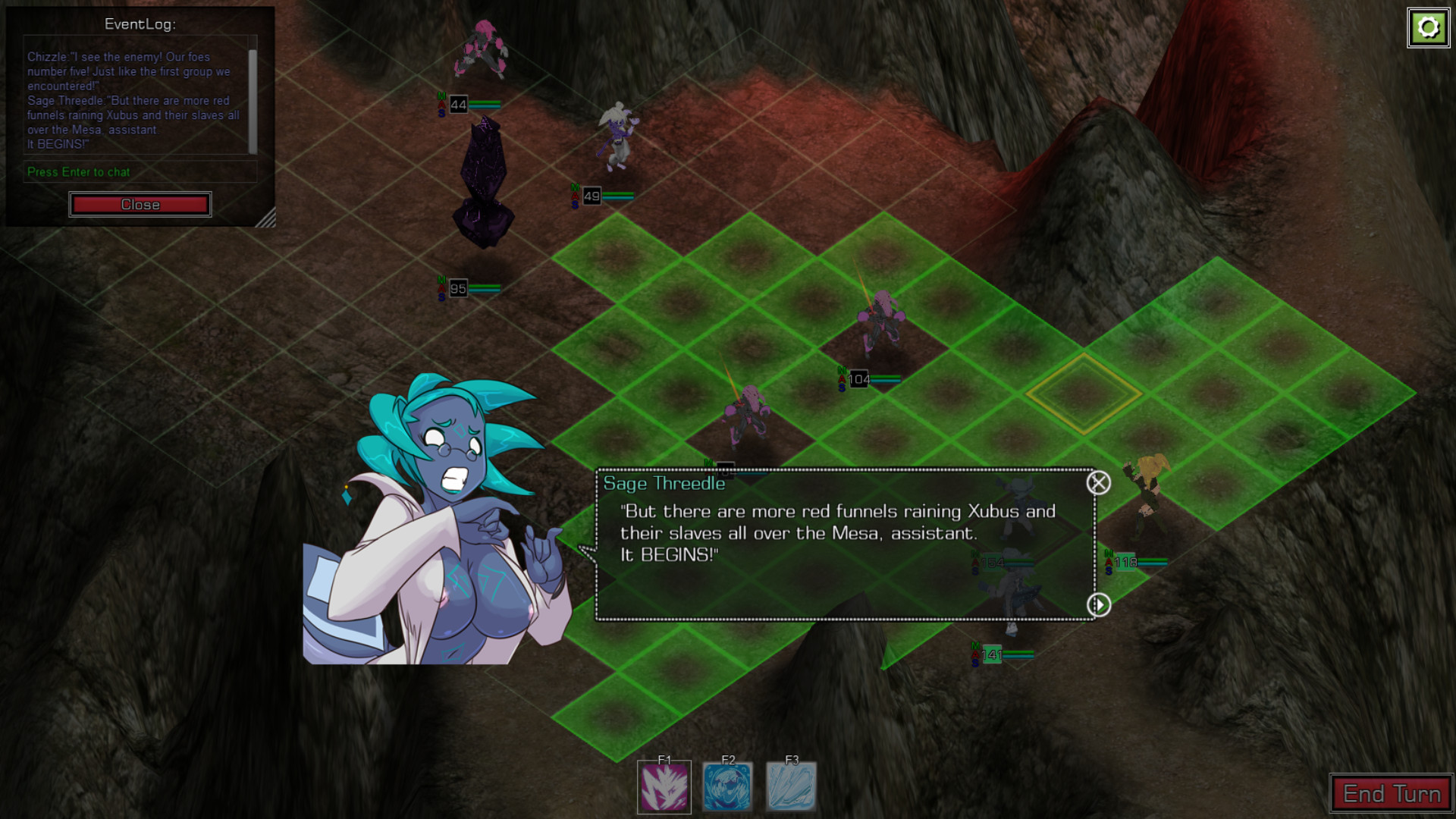
Task: Dismiss Sage Threedle's dialogue with the X
Action: 1098,483
